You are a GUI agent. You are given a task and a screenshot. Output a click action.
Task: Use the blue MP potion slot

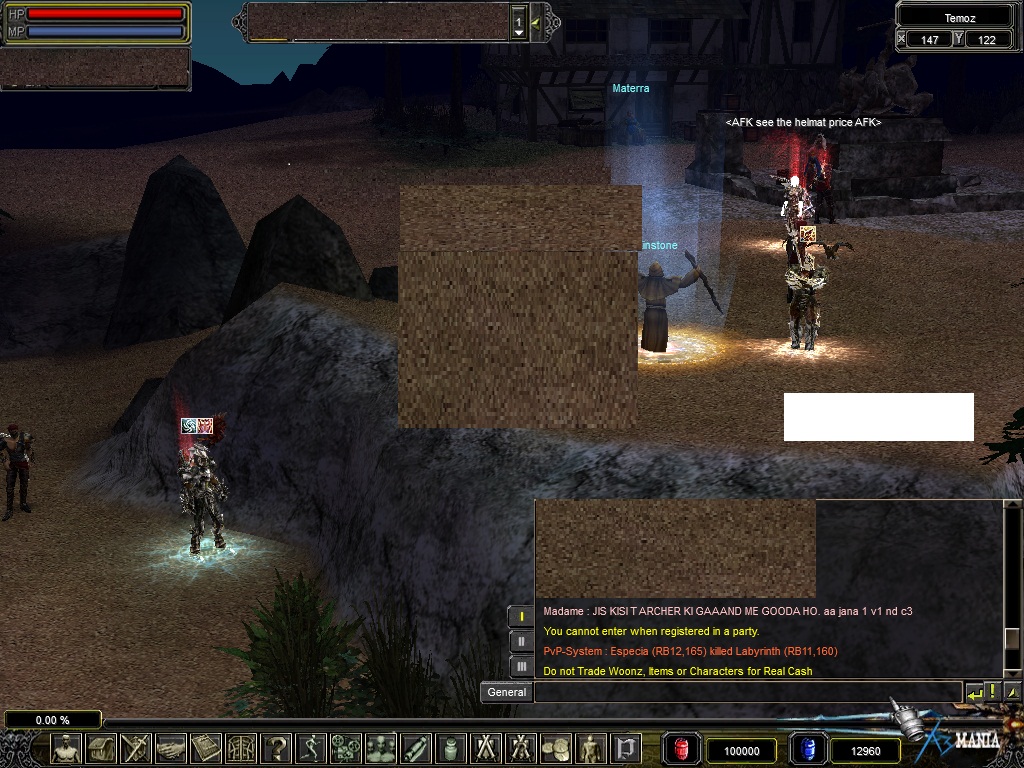coord(807,750)
